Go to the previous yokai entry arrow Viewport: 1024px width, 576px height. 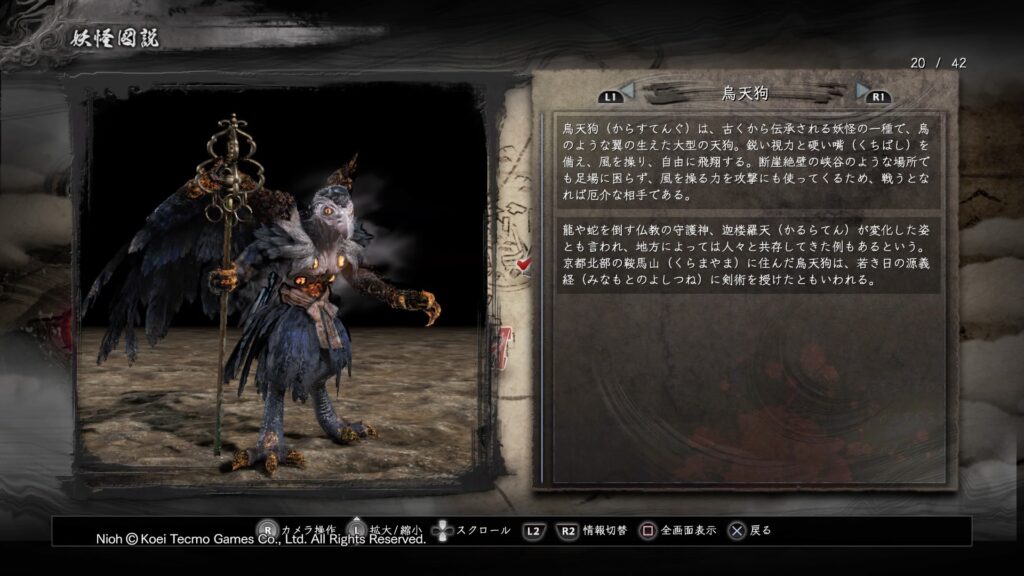tap(627, 92)
